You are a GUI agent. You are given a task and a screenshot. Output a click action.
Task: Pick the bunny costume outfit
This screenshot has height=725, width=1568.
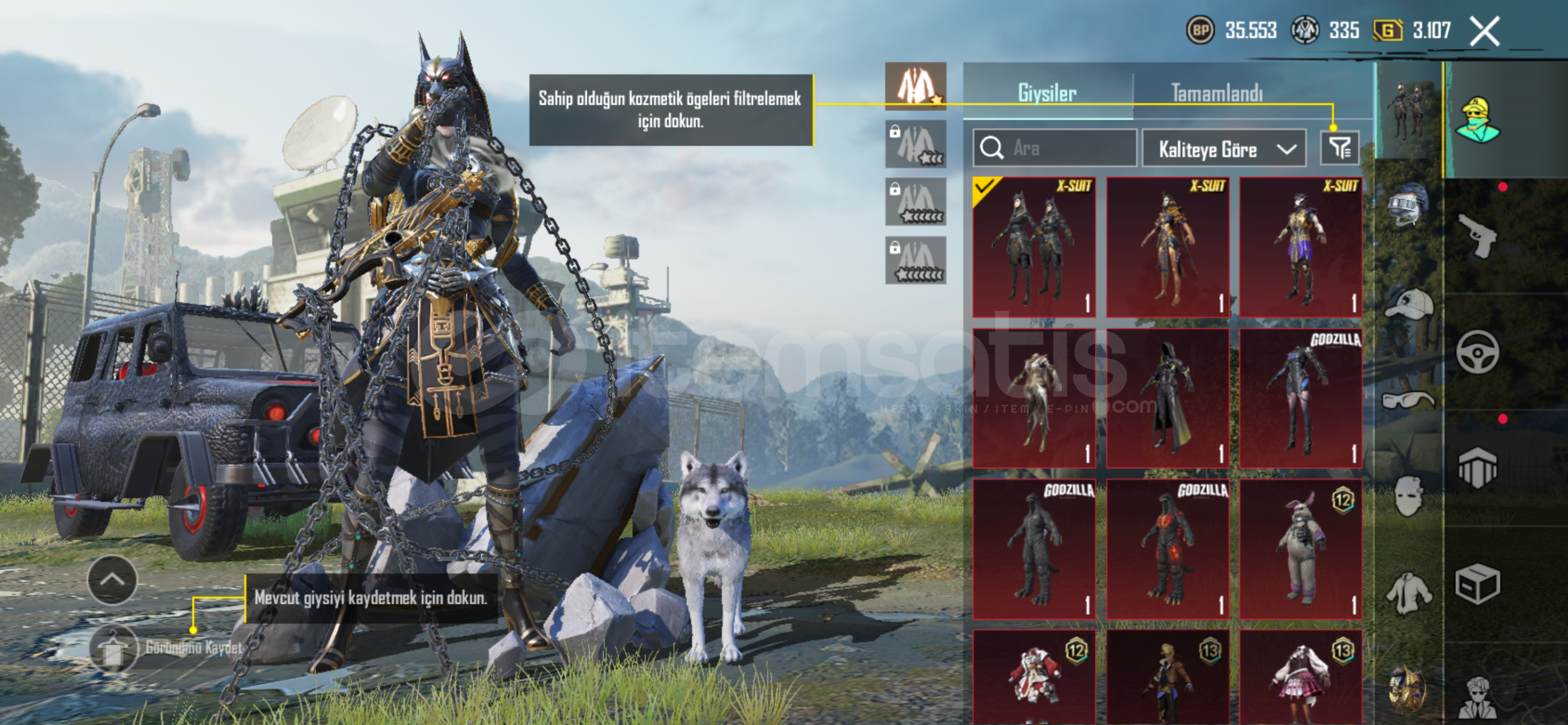pyautogui.click(x=1300, y=548)
